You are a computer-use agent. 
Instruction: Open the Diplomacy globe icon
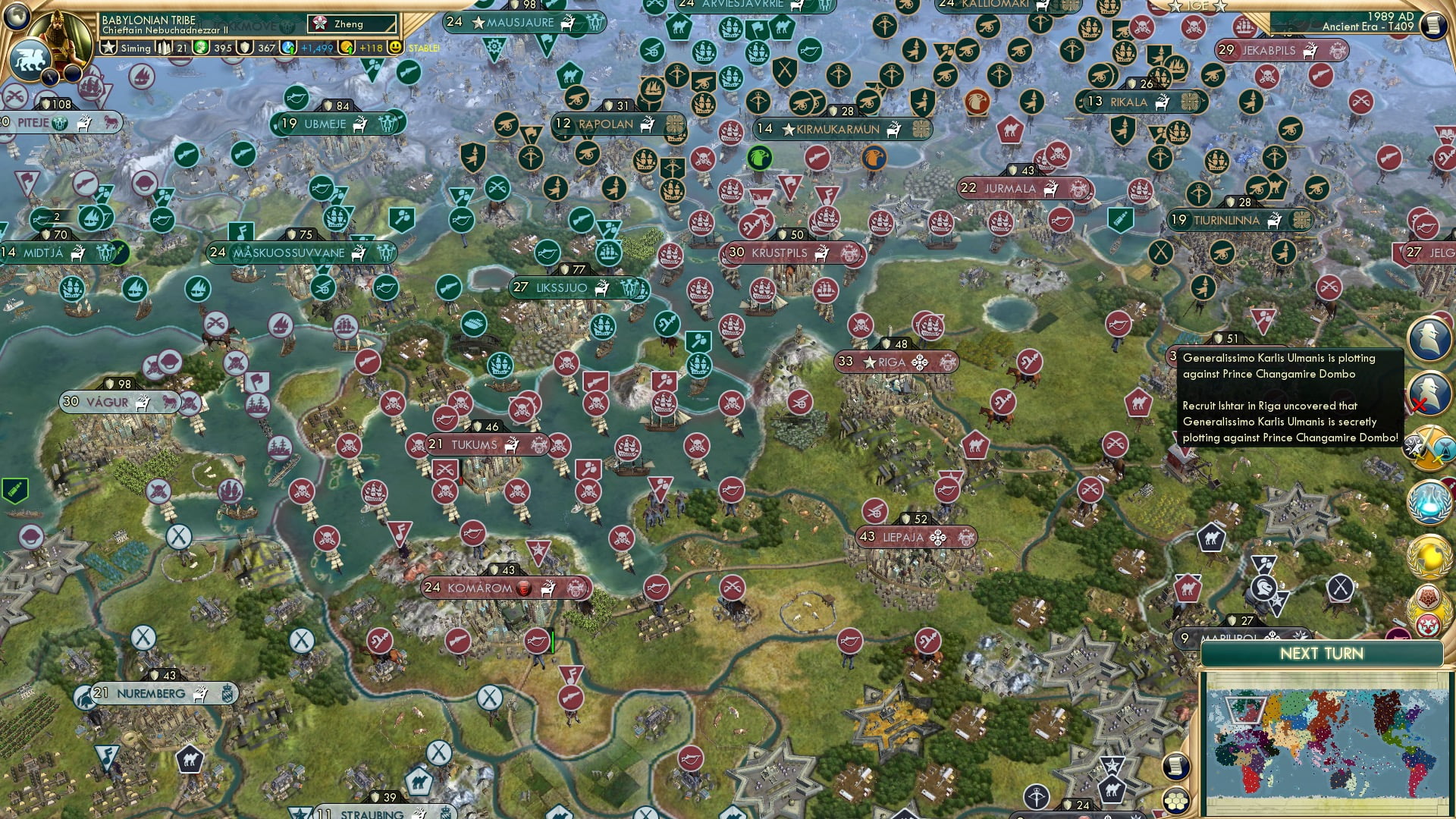point(1428,554)
